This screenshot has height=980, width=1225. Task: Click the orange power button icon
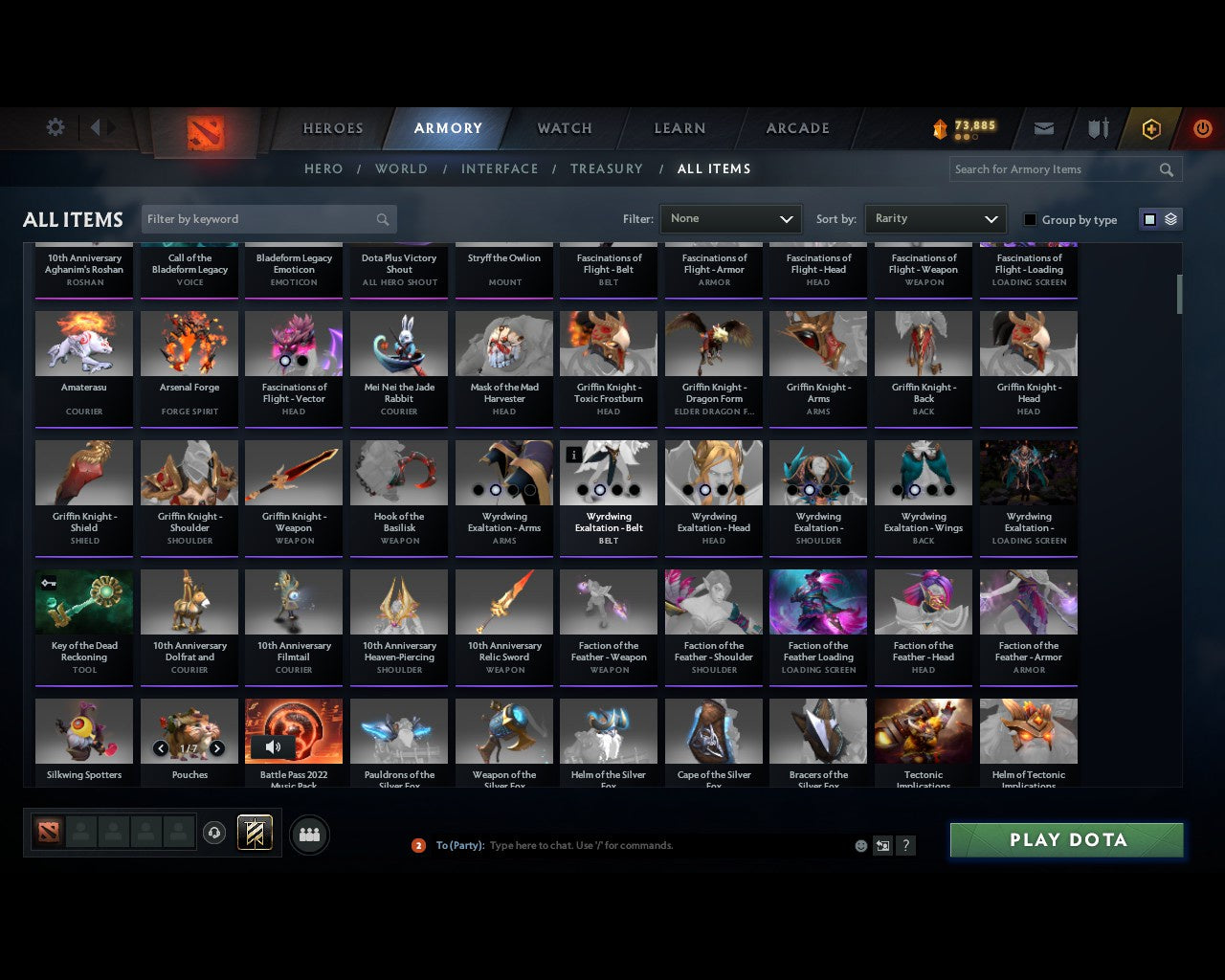pos(1201,128)
